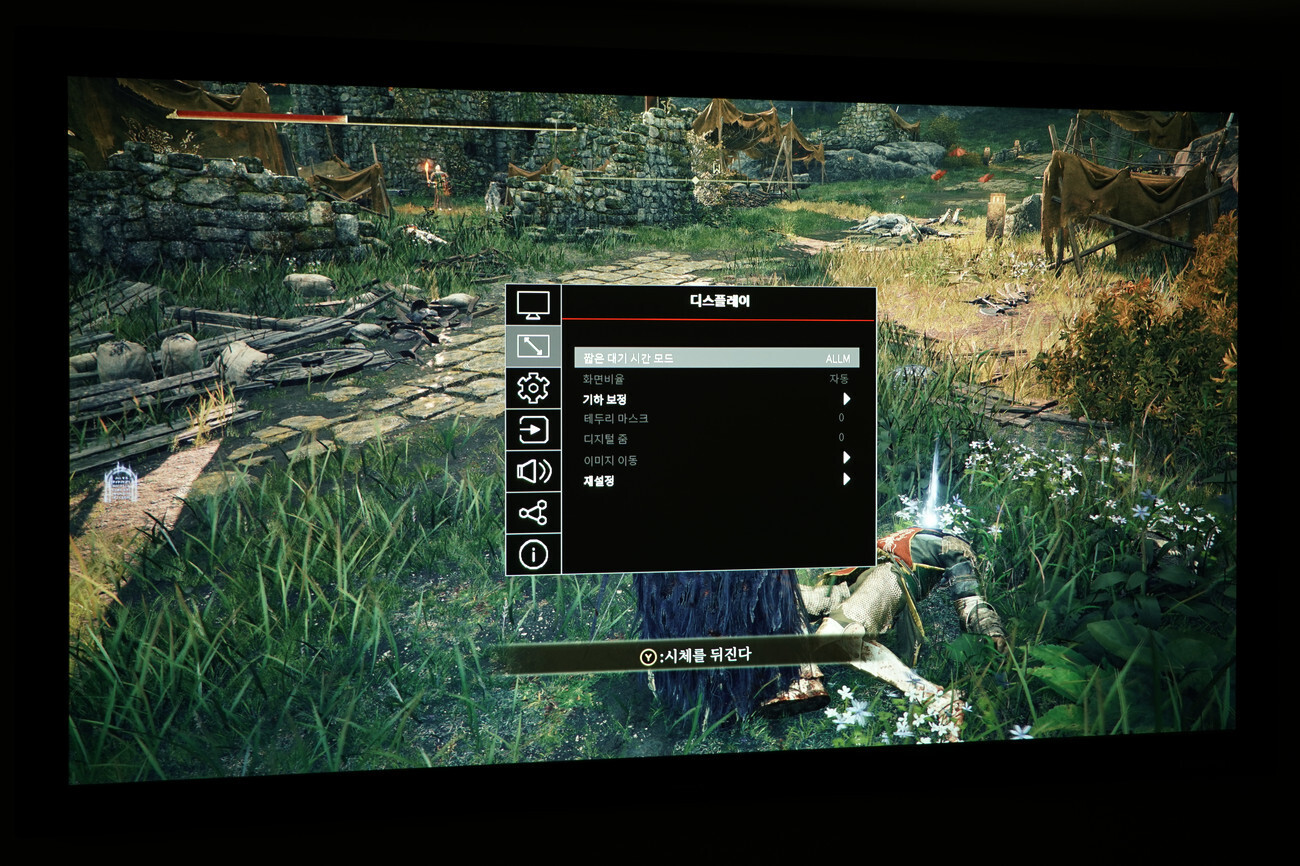Viewport: 1300px width, 866px height.
Task: Switch to the input source tab
Action: click(533, 430)
